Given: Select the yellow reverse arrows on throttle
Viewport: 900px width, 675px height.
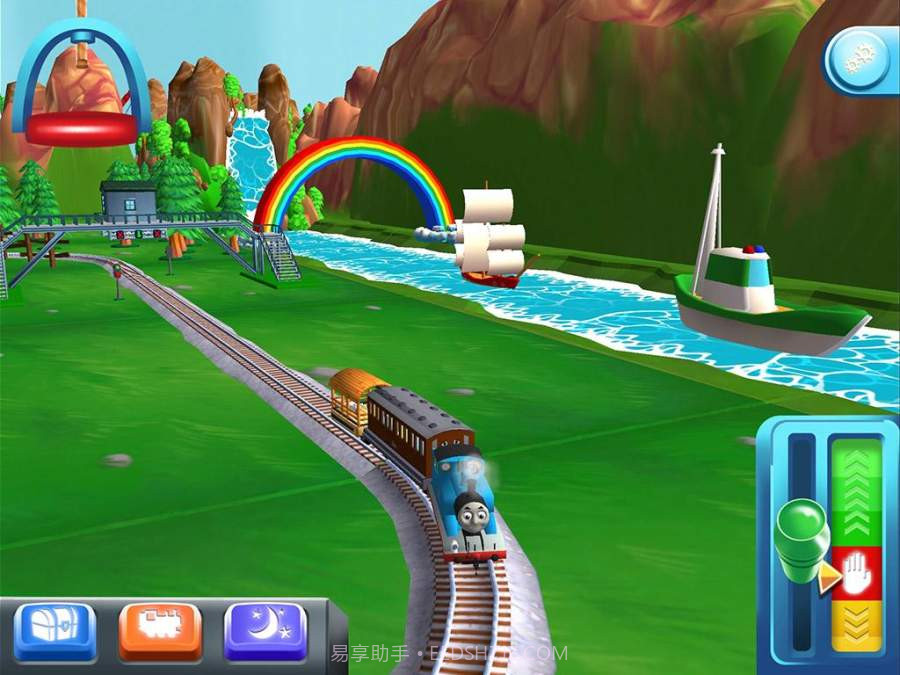Looking at the screenshot, I should 856,627.
